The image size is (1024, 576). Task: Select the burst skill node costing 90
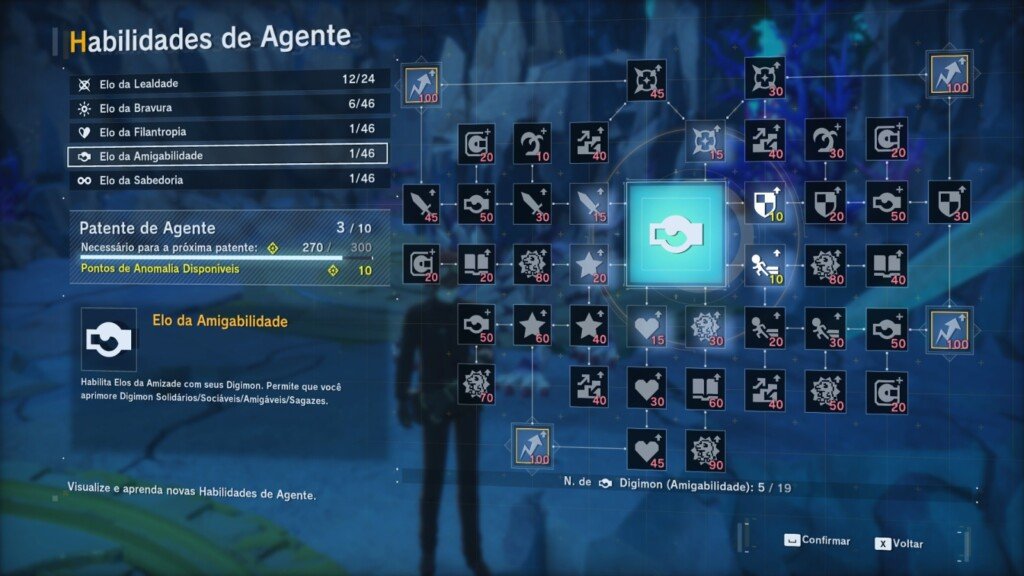click(705, 450)
